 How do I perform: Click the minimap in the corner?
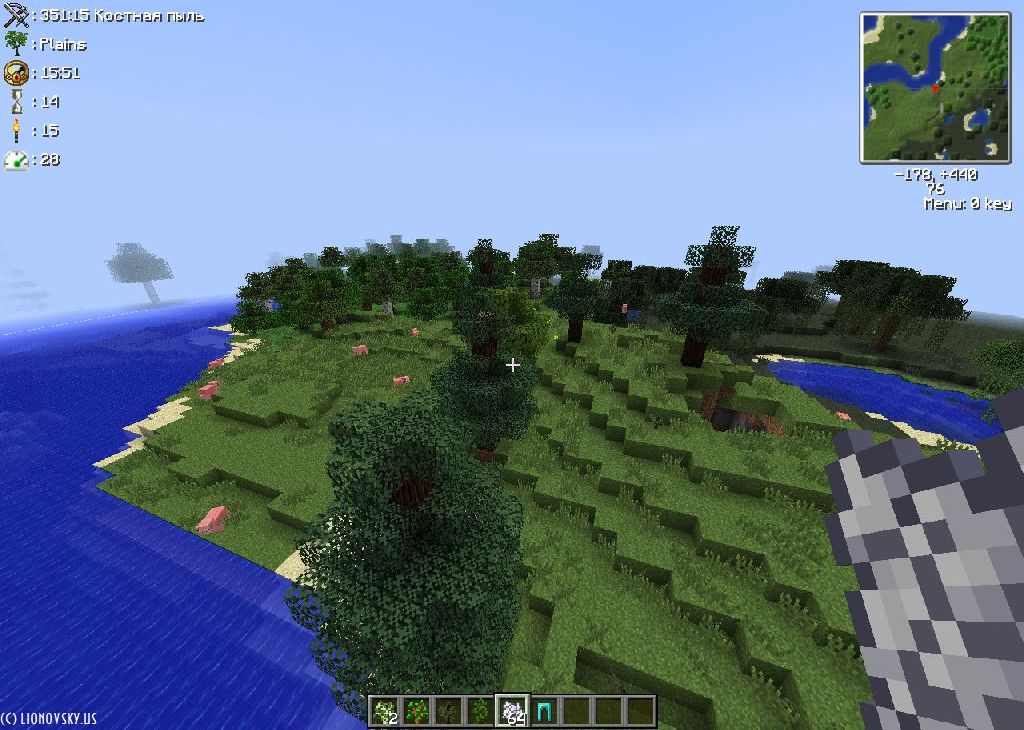point(935,87)
